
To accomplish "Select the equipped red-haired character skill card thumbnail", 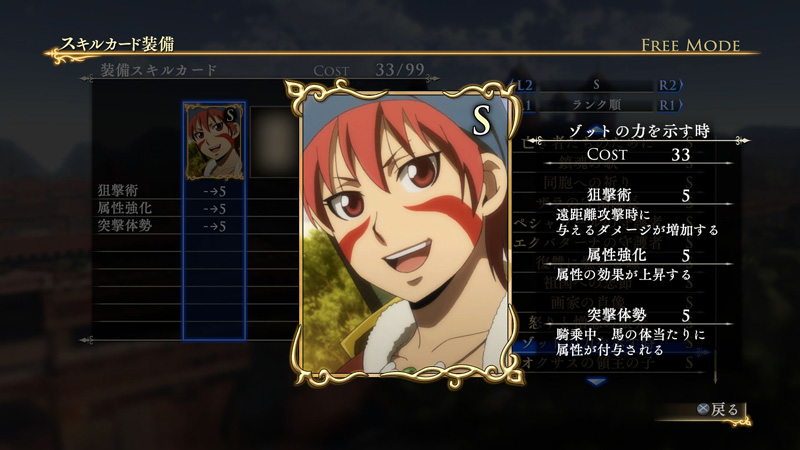I will 214,142.
